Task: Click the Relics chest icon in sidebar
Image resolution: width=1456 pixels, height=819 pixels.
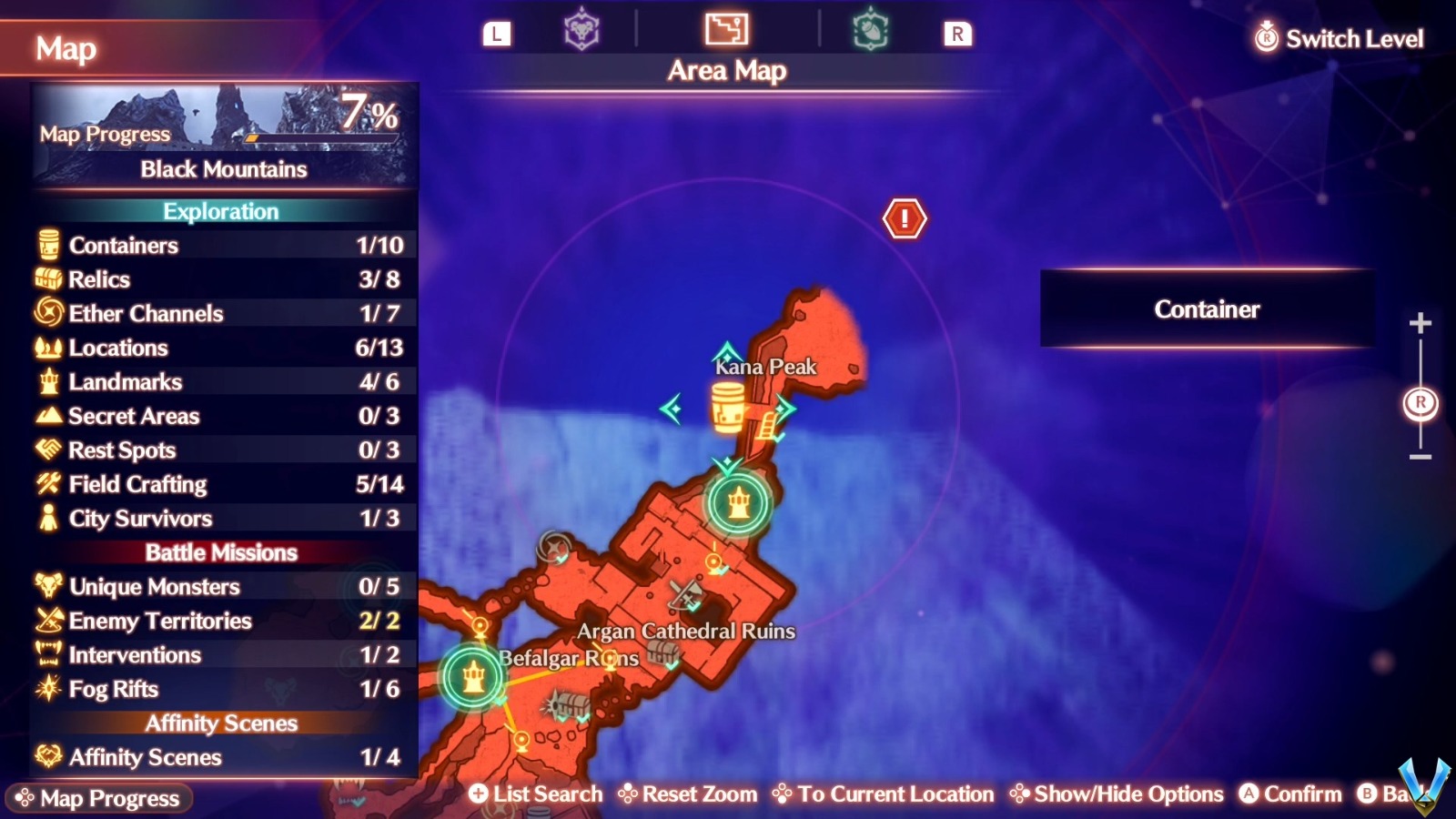Action: pos(47,279)
